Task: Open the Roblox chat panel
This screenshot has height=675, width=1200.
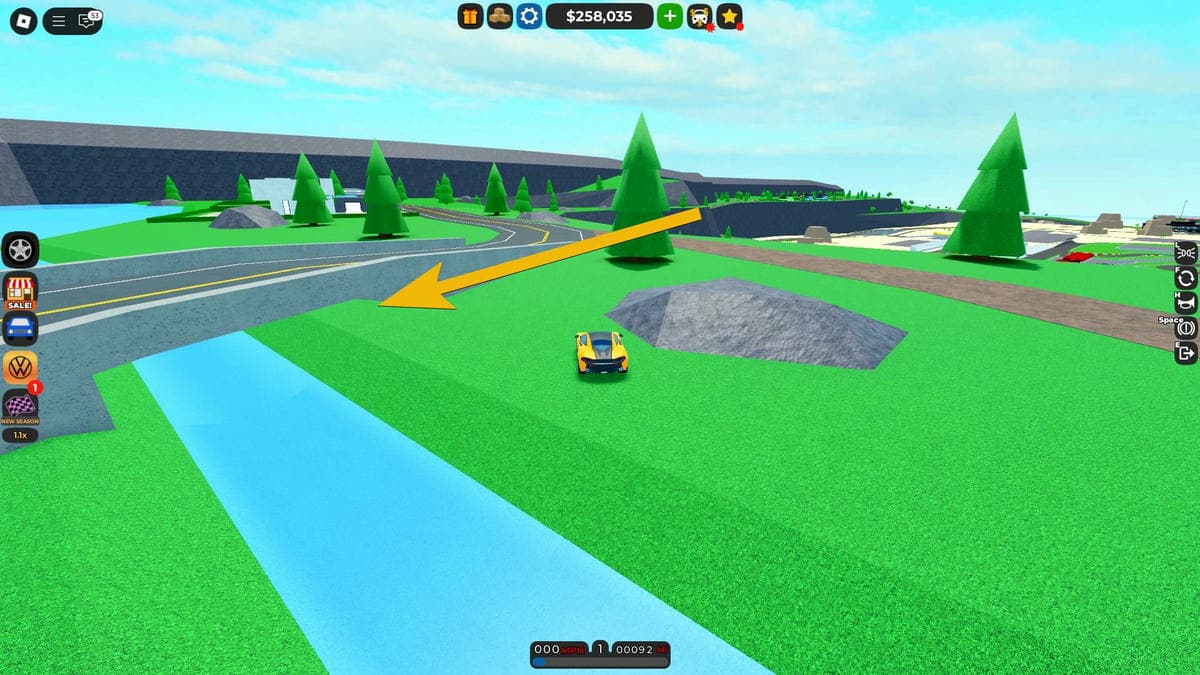Action: tap(87, 20)
